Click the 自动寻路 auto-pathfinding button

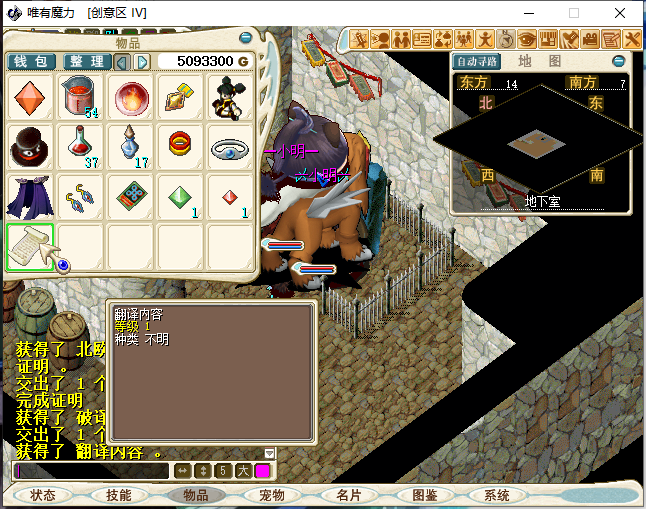[474, 61]
